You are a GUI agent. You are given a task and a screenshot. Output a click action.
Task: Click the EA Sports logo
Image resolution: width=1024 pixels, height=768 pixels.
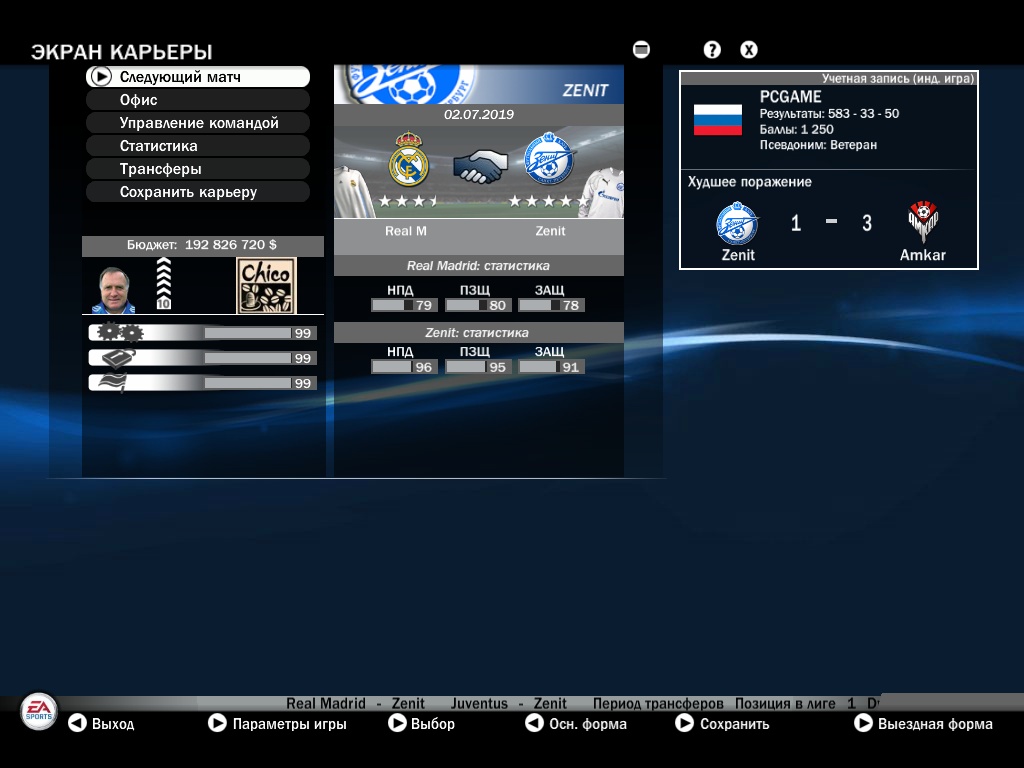pos(40,711)
